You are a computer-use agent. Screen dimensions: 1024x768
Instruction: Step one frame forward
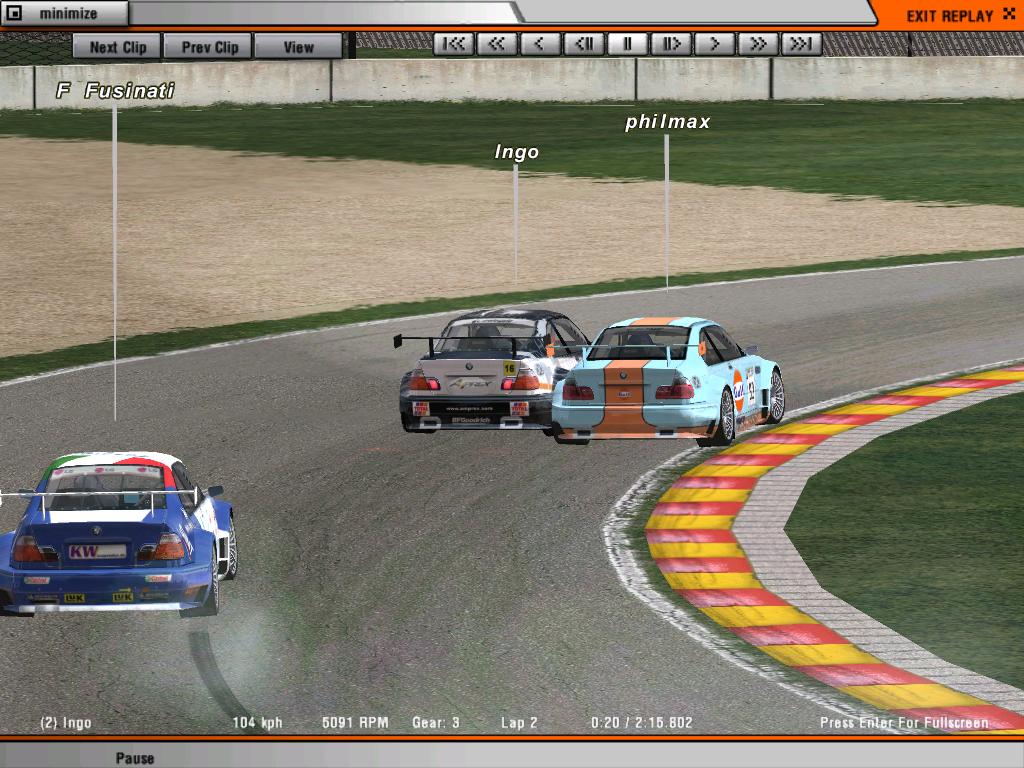click(671, 44)
